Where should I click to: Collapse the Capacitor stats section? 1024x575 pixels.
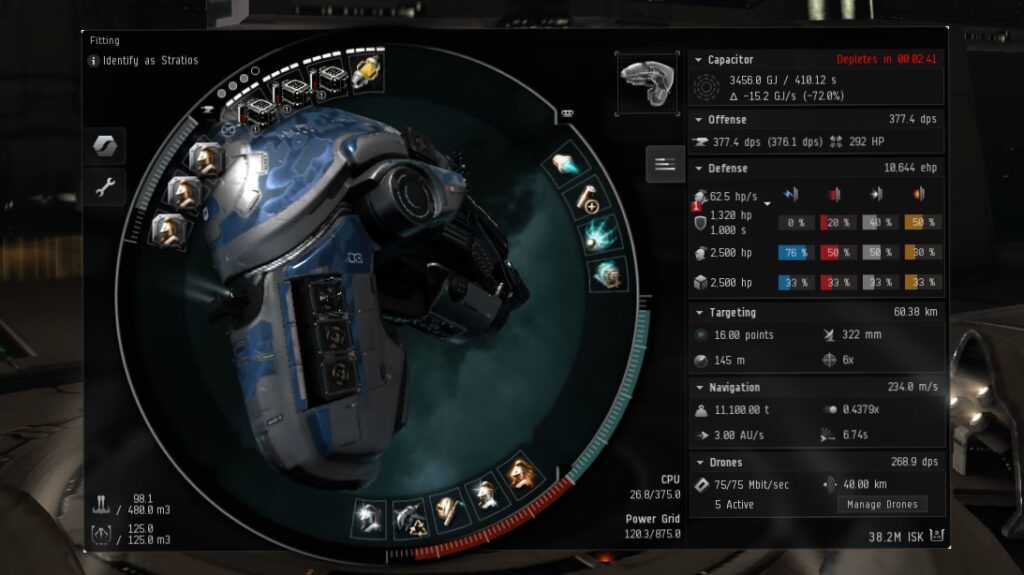[x=698, y=60]
